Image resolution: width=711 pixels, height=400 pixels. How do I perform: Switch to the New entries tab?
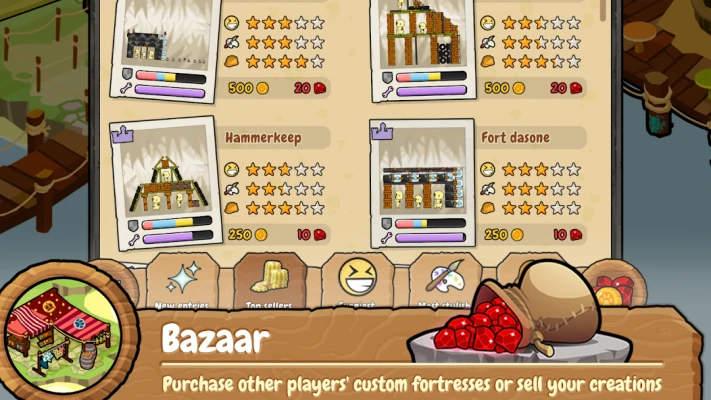point(181,283)
